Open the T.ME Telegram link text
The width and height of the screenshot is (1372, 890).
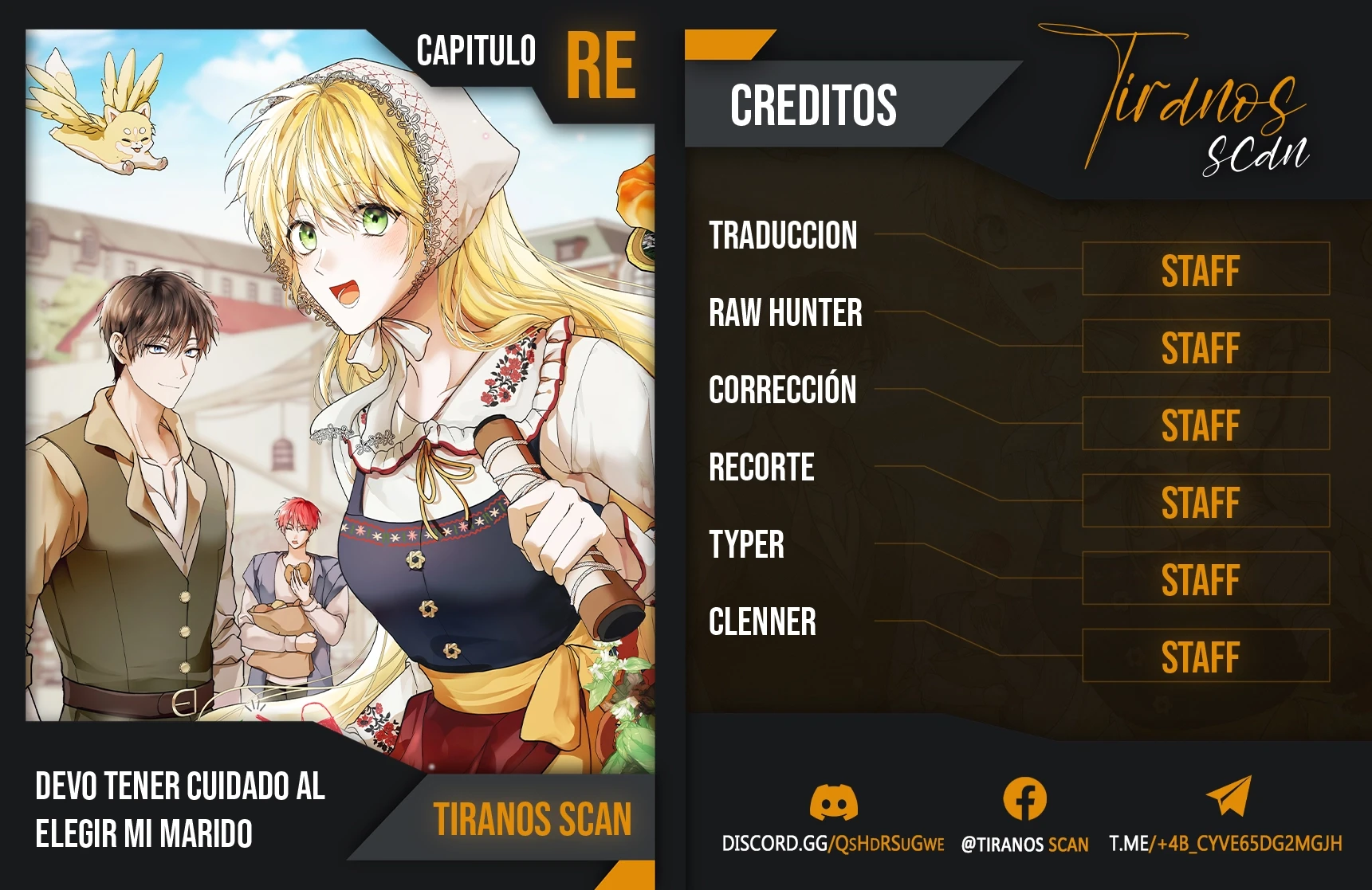1225,844
